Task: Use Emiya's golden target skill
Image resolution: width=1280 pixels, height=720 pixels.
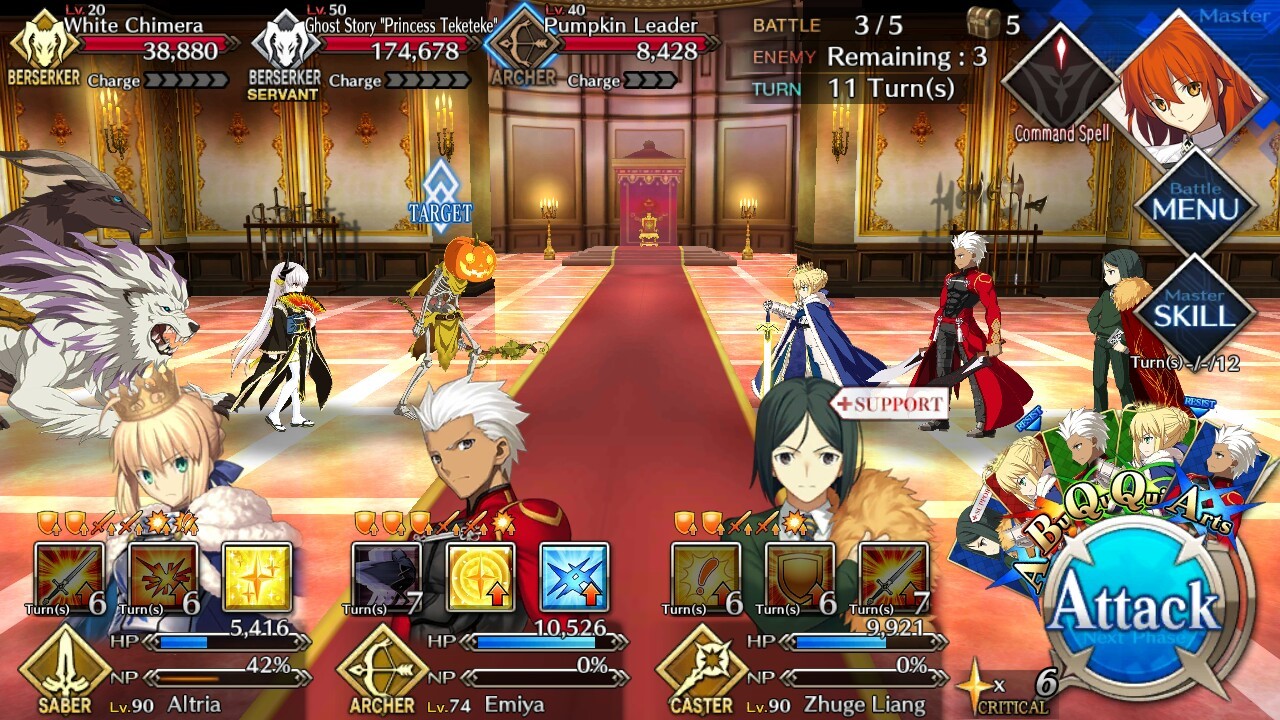Action: [x=480, y=577]
